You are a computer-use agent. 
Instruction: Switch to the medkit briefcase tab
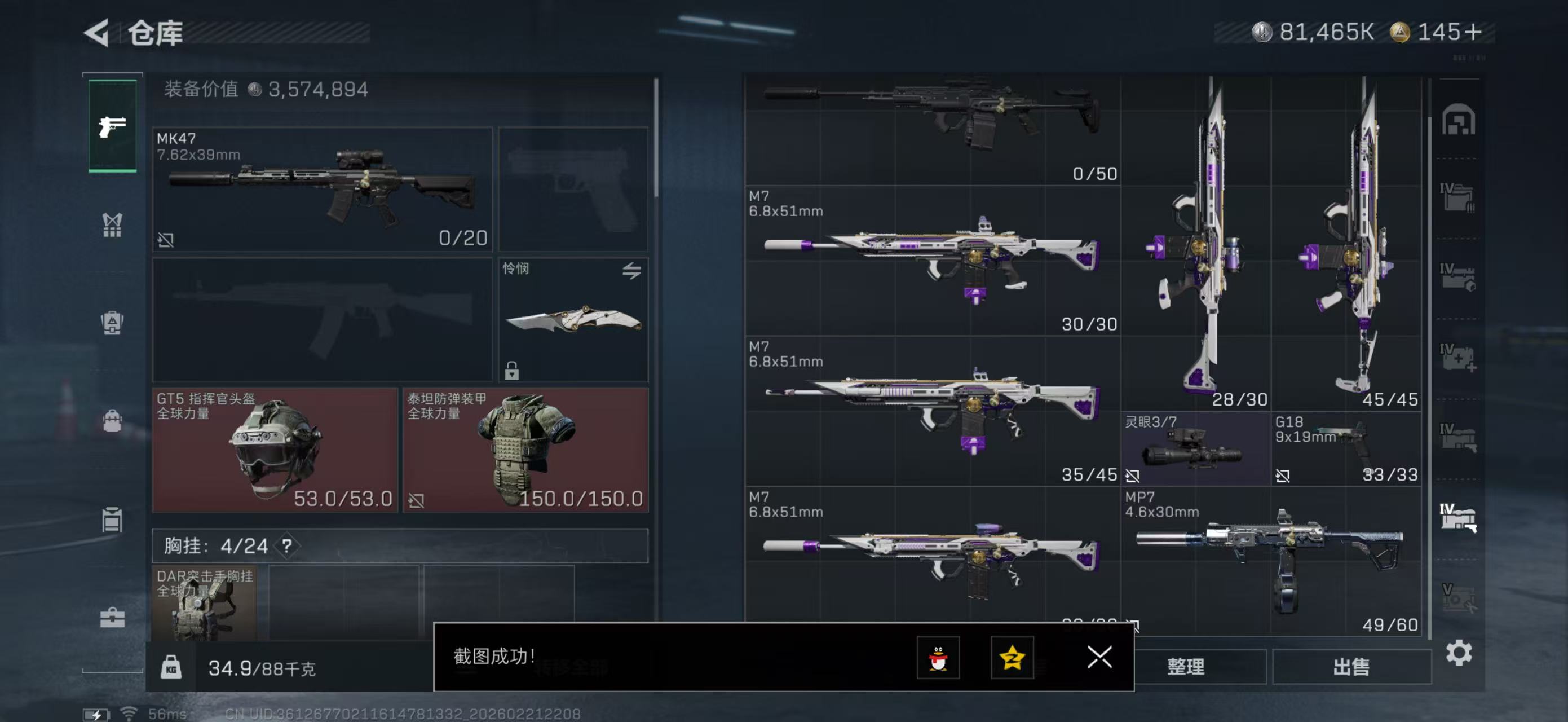coord(113,618)
